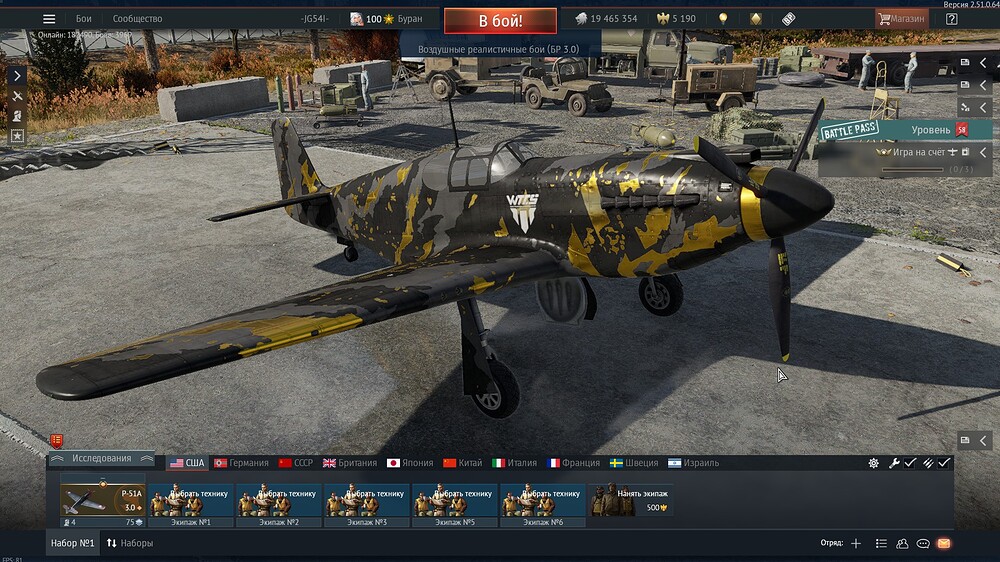Open the Сообщество community menu
Viewport: 1000px width, 562px height.
(x=137, y=19)
